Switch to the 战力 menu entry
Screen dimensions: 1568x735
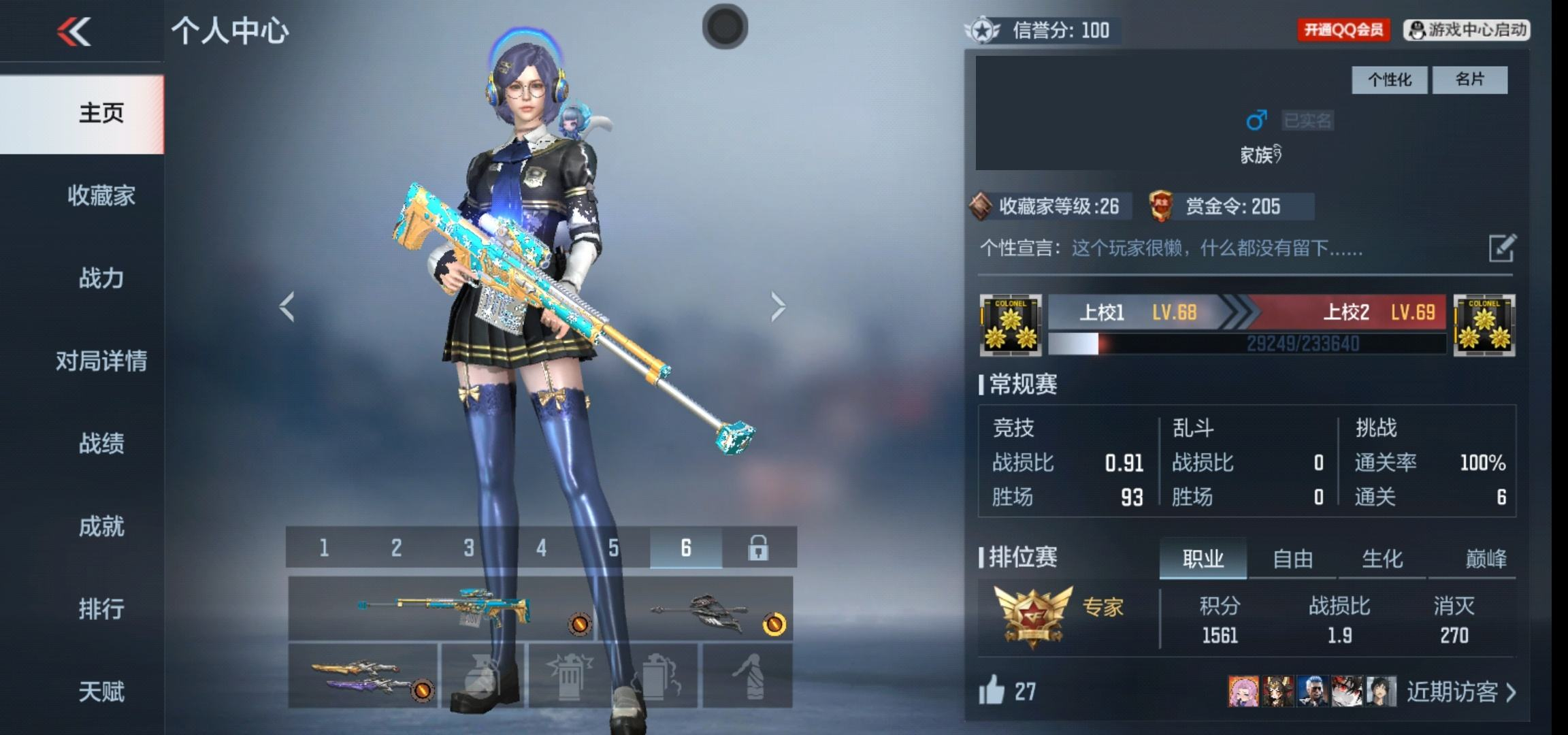point(101,278)
